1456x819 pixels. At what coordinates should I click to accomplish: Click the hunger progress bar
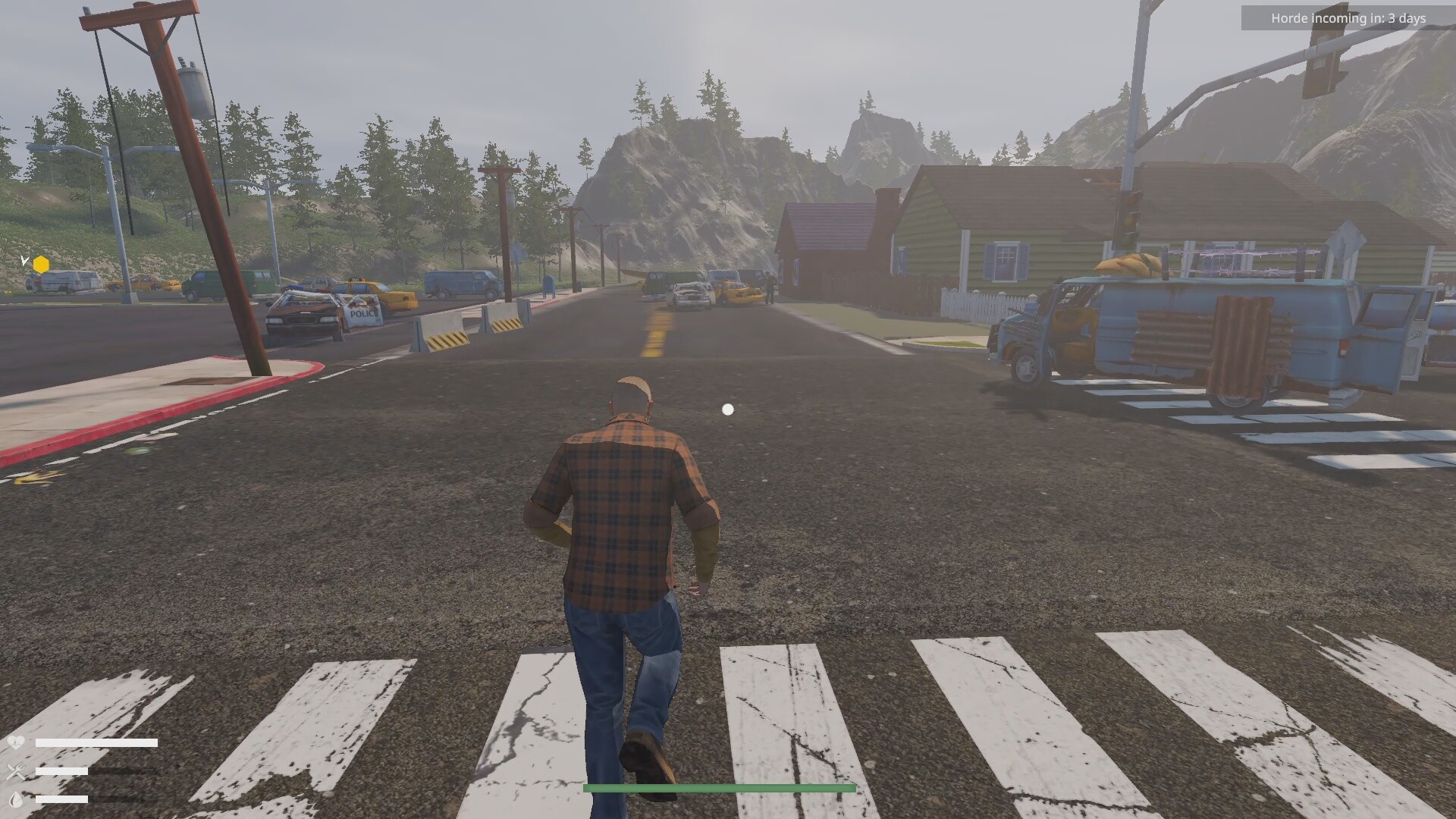pos(61,770)
